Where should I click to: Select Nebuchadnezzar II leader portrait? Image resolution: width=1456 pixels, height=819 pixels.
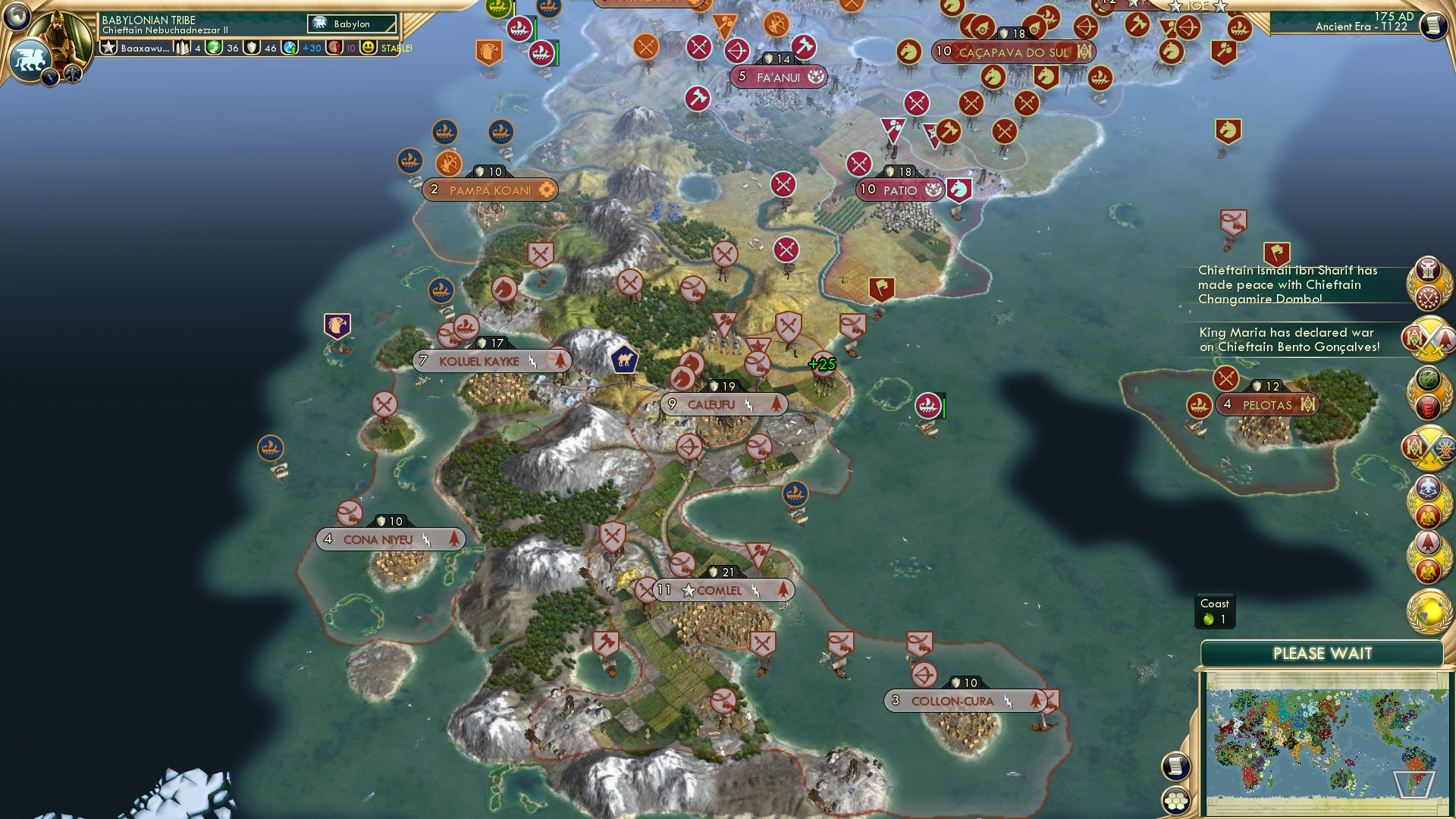(62, 31)
